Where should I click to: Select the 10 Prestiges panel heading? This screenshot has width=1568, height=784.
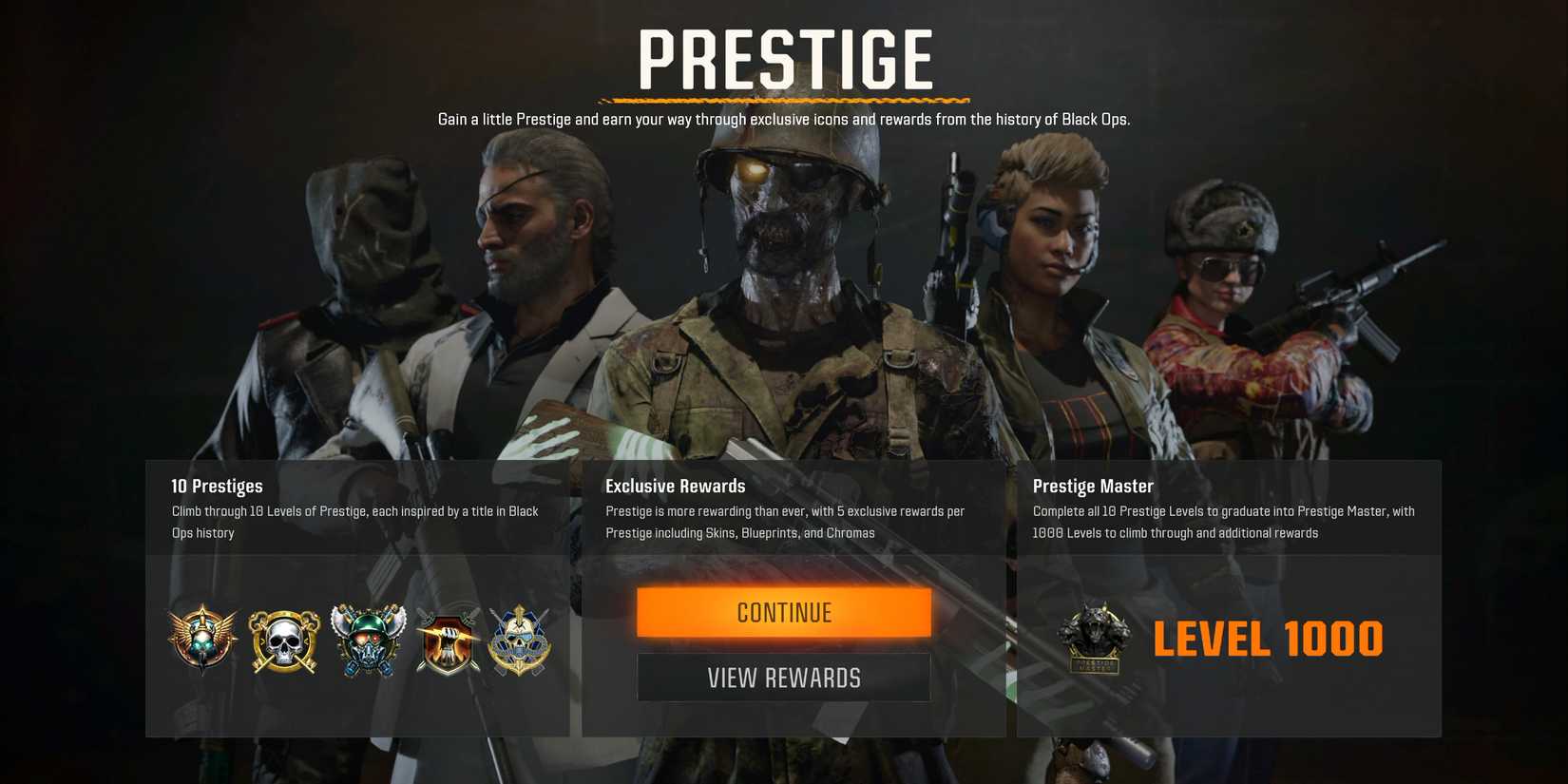click(x=218, y=486)
